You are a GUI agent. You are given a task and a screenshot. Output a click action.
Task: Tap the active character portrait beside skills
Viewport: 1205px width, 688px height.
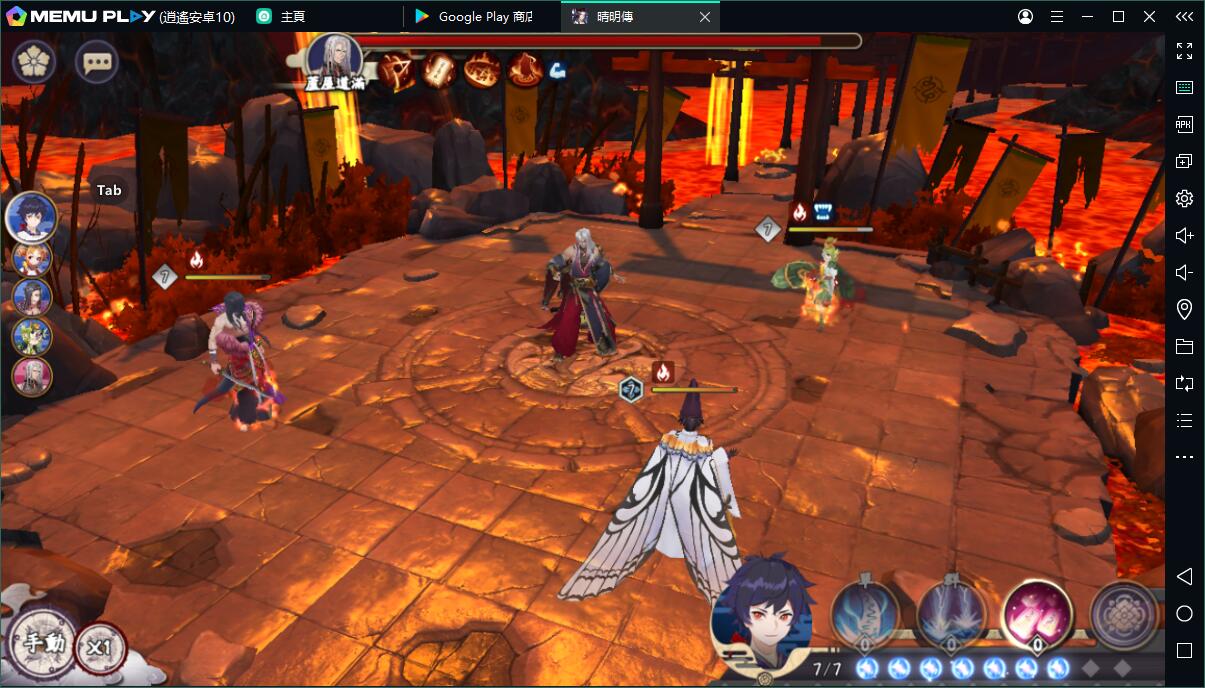pos(762,611)
